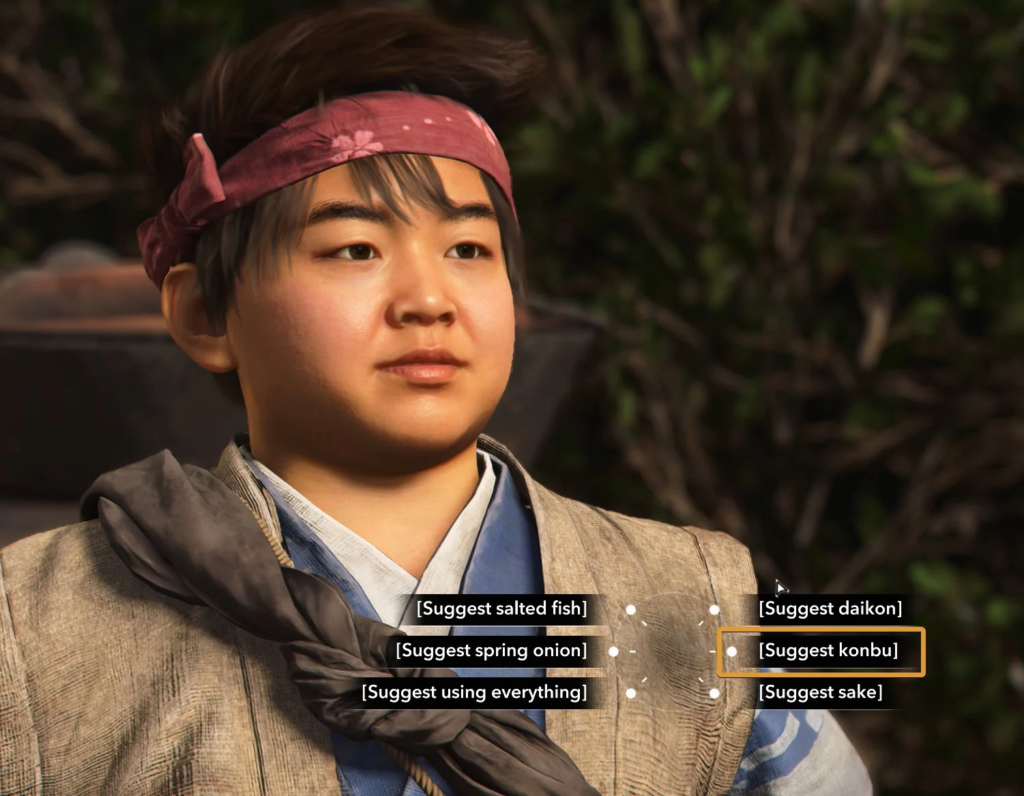Select the Suggest spring onion option
The image size is (1024, 796).
491,651
